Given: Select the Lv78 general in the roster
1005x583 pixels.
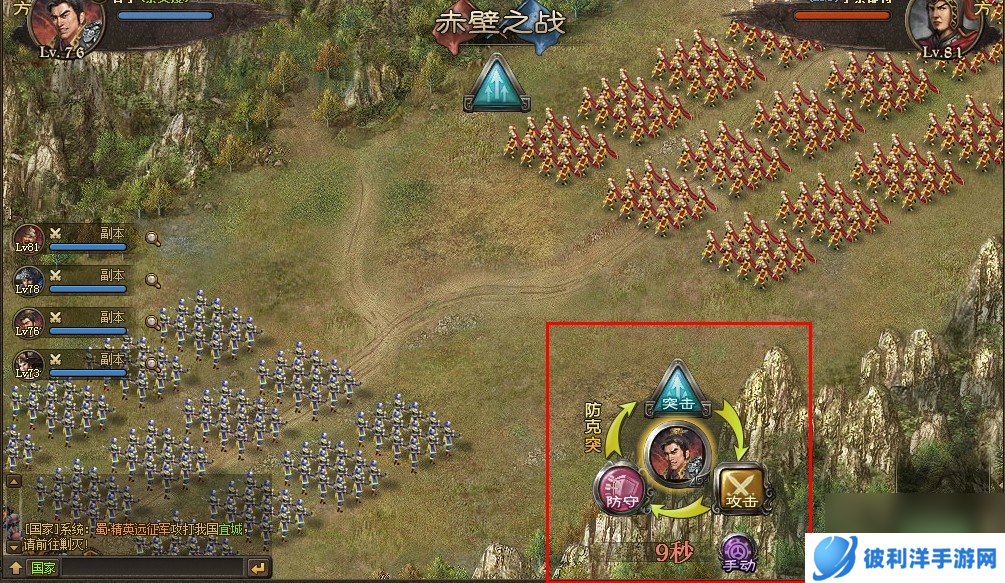Looking at the screenshot, I should 28,281.
